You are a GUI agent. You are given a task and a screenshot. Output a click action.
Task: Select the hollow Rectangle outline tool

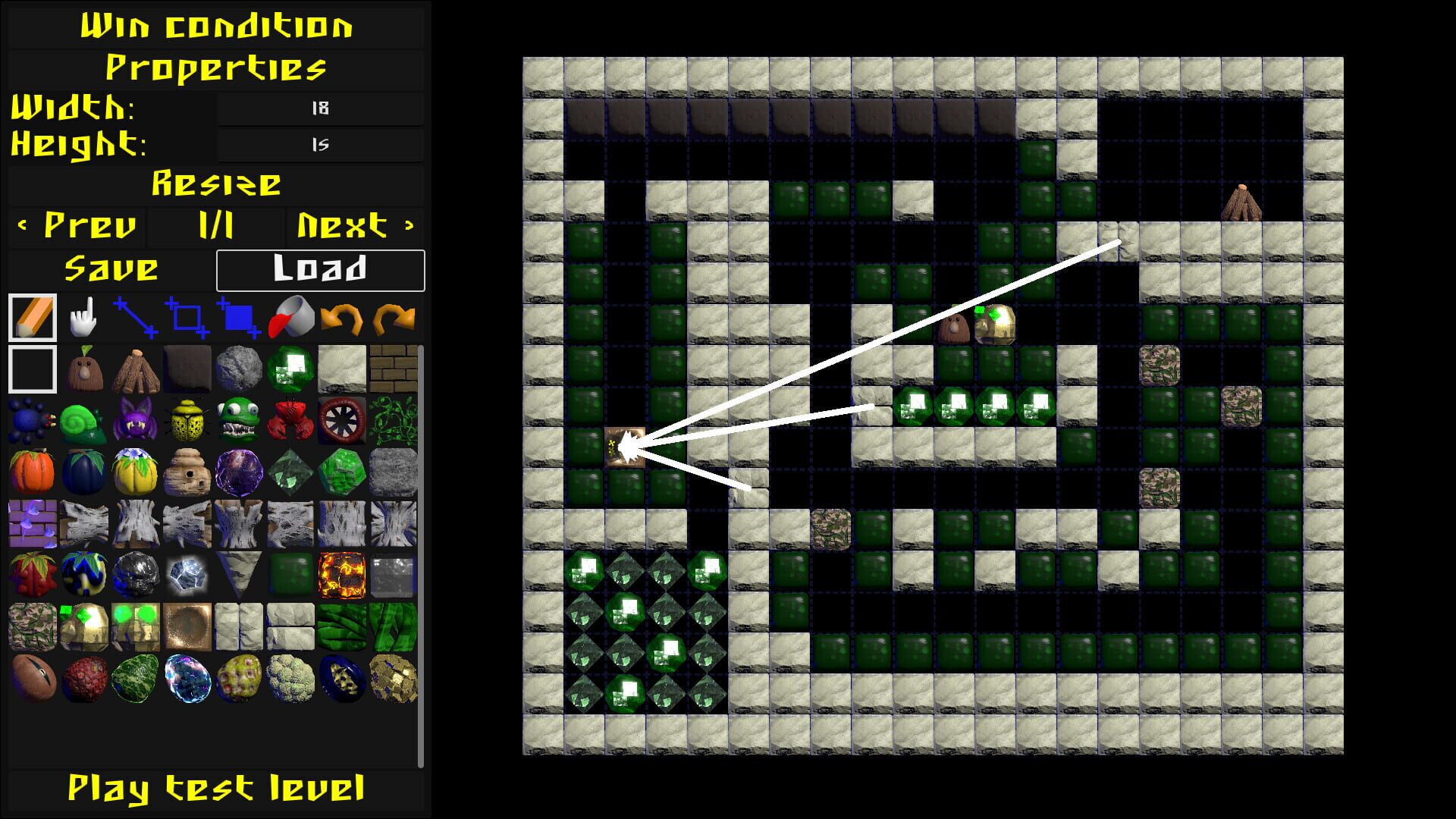(x=188, y=317)
